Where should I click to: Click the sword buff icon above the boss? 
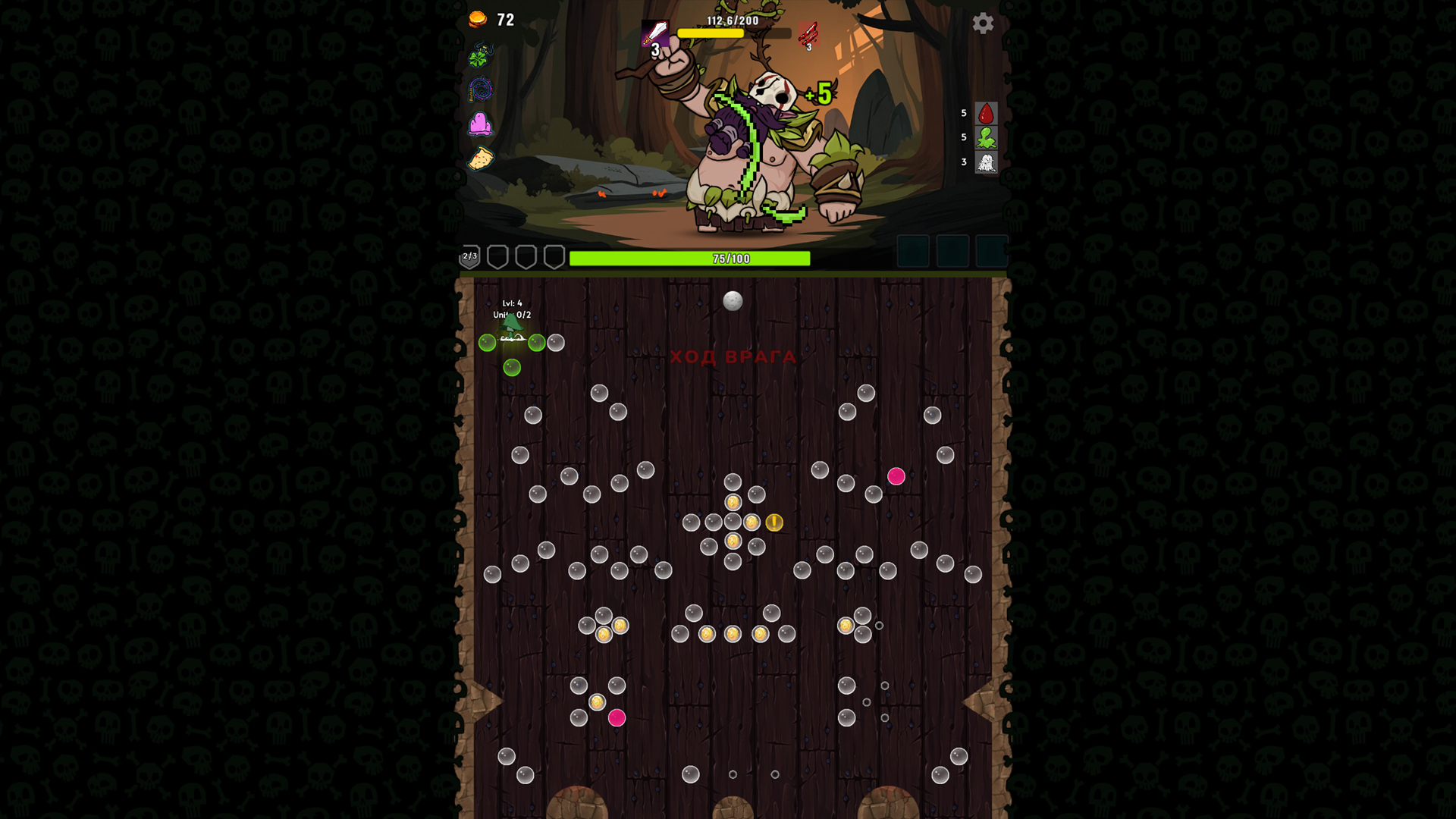pos(655,33)
